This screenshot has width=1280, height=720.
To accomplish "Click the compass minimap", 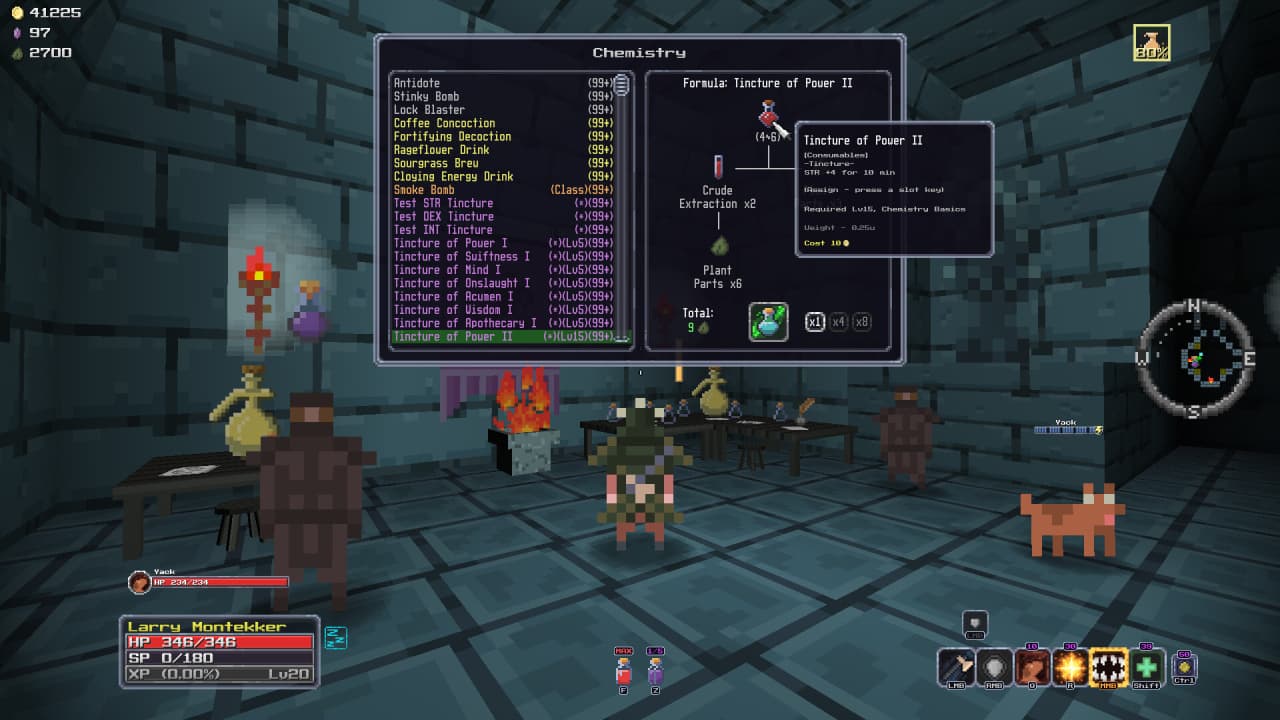I will coord(1195,358).
